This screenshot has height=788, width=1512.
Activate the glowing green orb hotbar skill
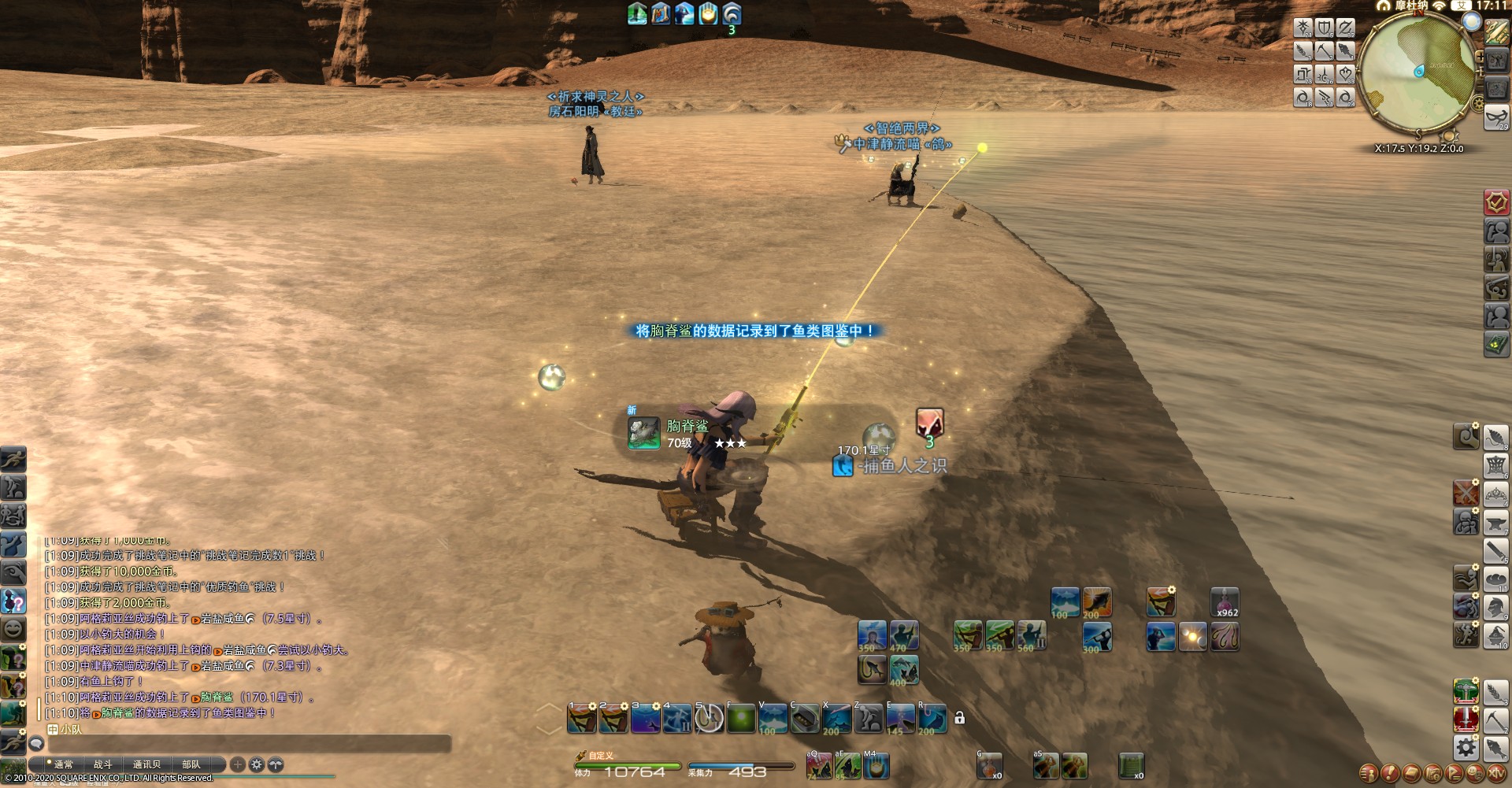tap(741, 719)
